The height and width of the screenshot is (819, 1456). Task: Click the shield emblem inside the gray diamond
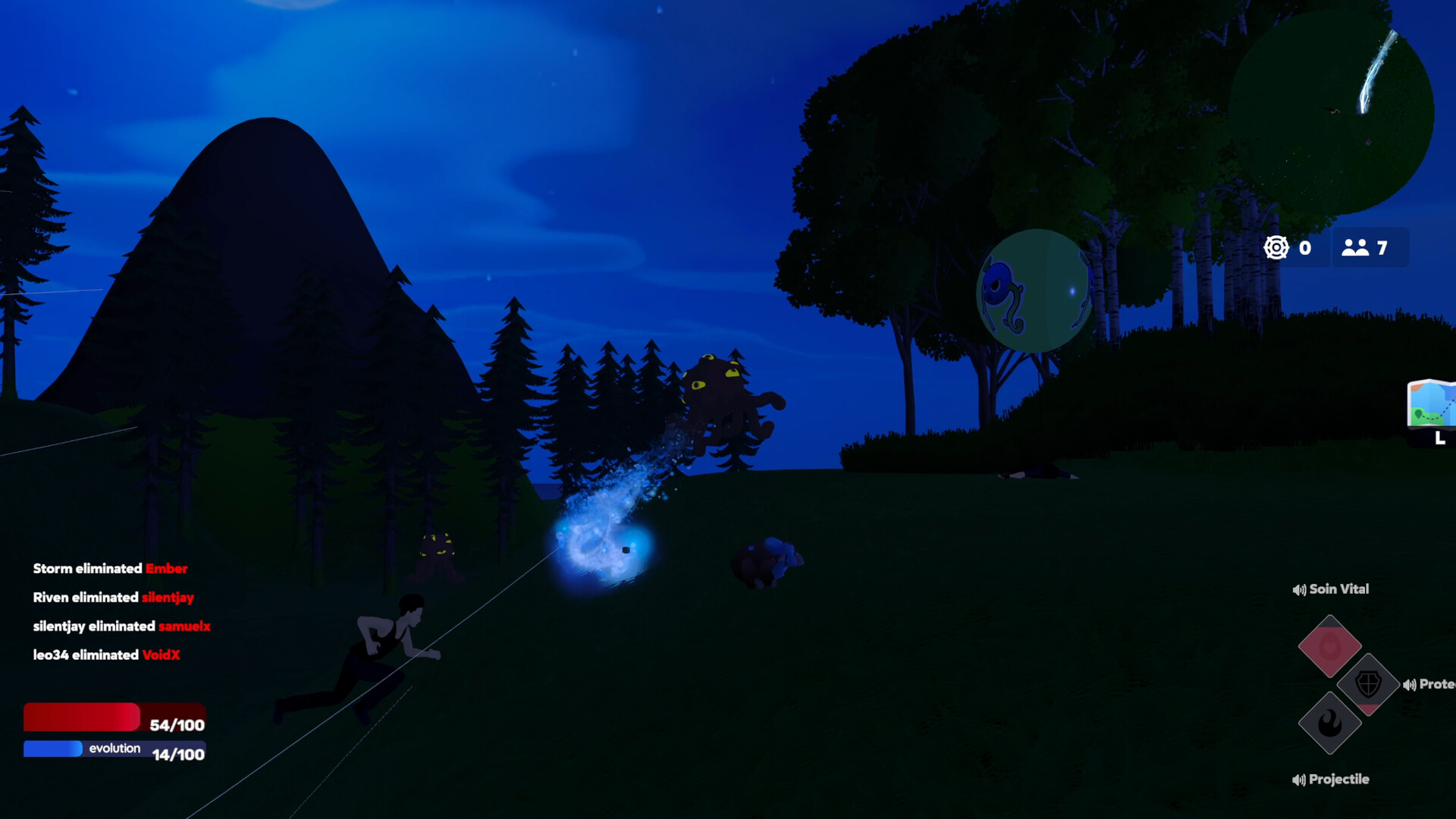tap(1368, 684)
